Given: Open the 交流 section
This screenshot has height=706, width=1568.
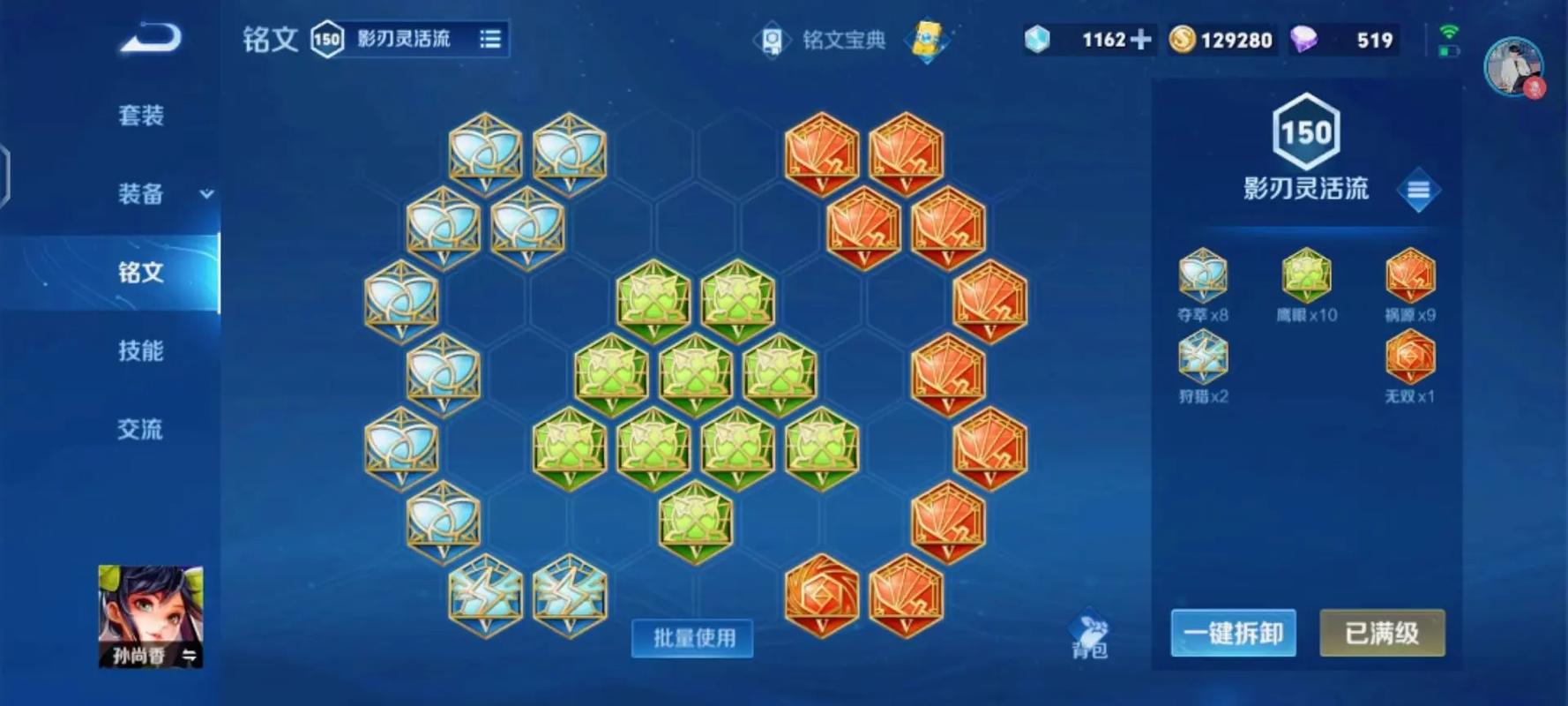Looking at the screenshot, I should click(x=141, y=430).
